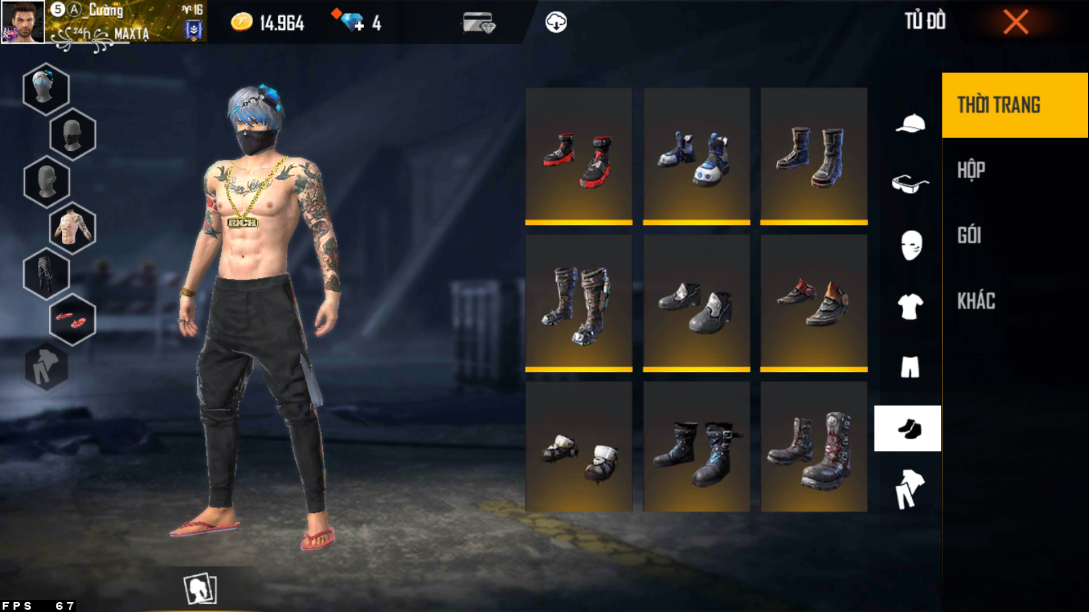Select the blue and white sneakers
The width and height of the screenshot is (1089, 612).
click(x=696, y=156)
